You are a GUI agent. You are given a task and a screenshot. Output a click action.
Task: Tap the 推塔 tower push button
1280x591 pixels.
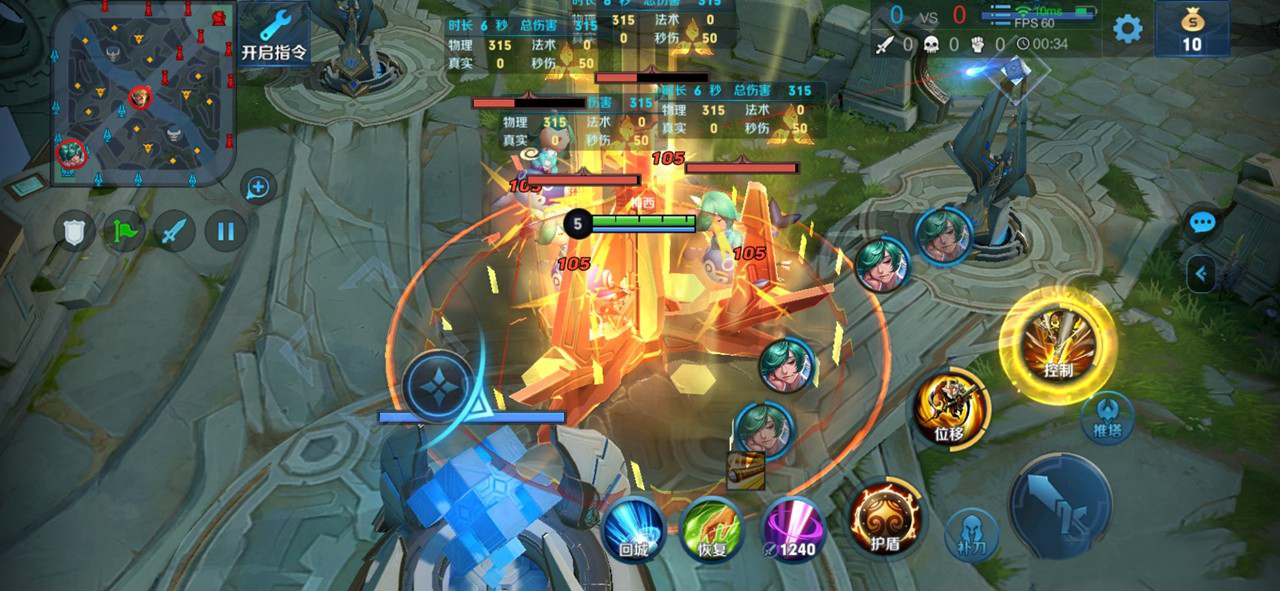[x=1107, y=417]
